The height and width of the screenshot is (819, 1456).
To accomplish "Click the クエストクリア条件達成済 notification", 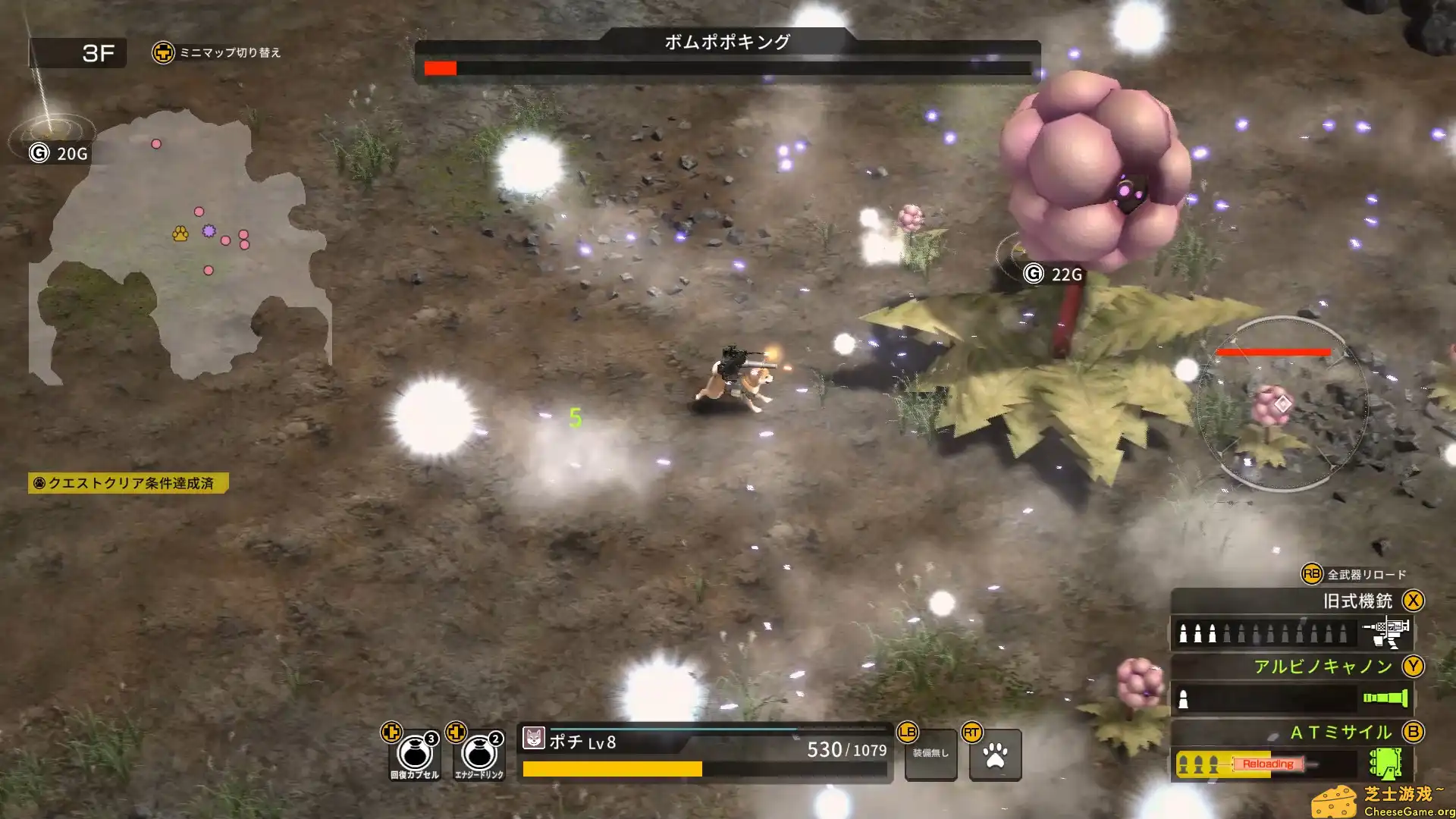I will [129, 481].
